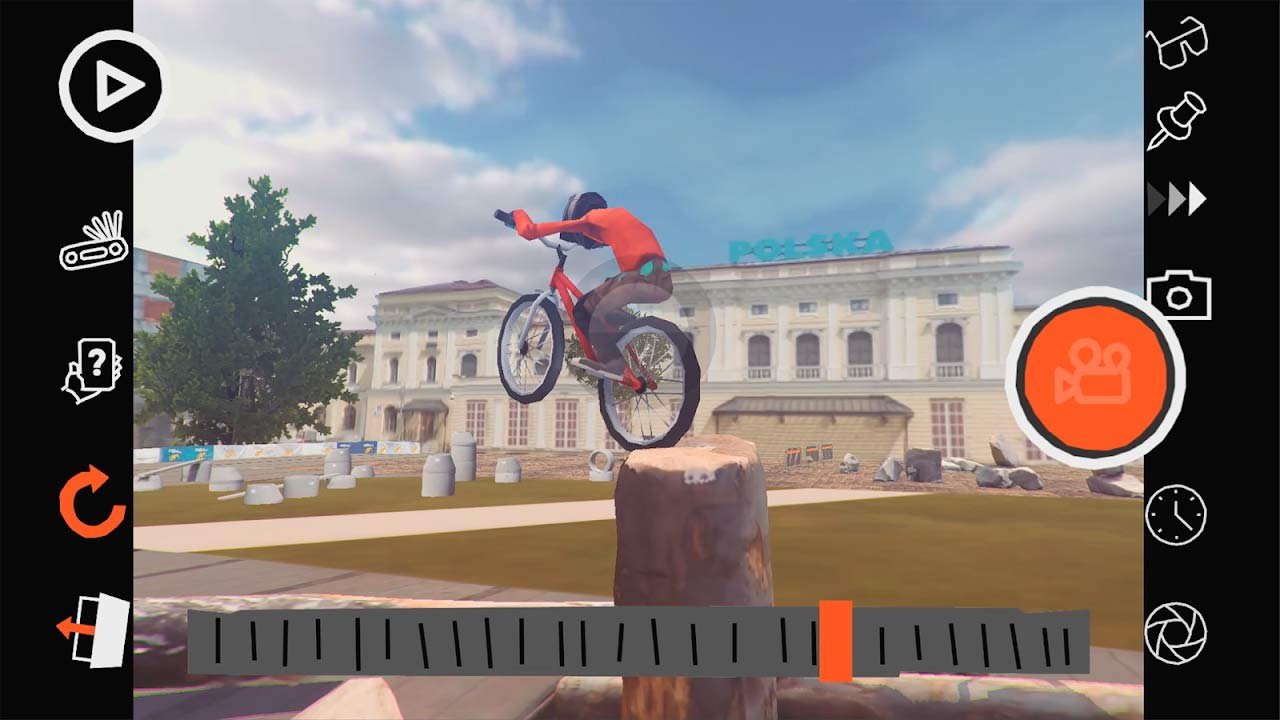
Task: Open the clock timing icon
Action: [1176, 514]
